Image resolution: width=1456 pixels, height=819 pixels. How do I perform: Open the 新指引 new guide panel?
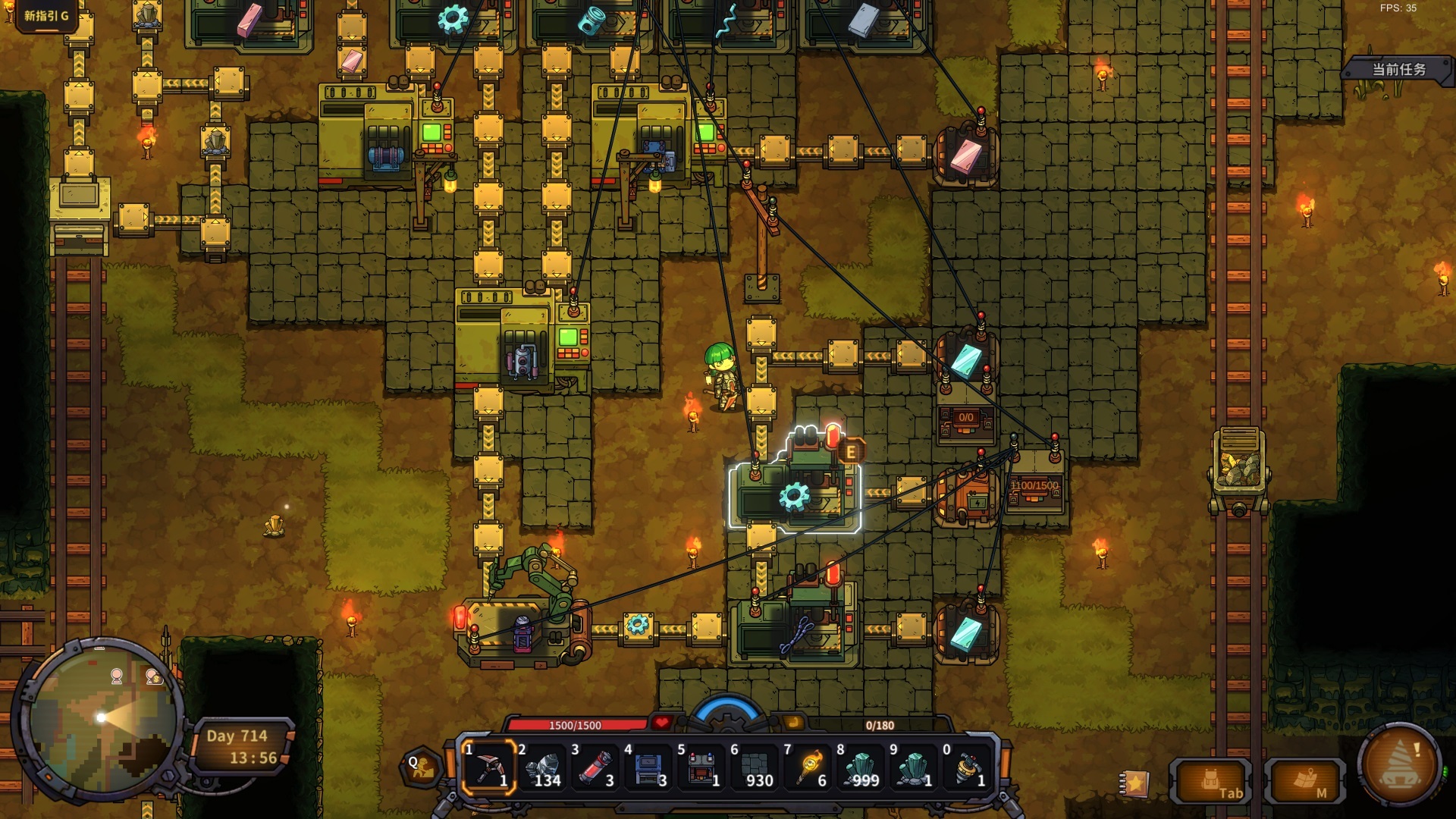(46, 15)
